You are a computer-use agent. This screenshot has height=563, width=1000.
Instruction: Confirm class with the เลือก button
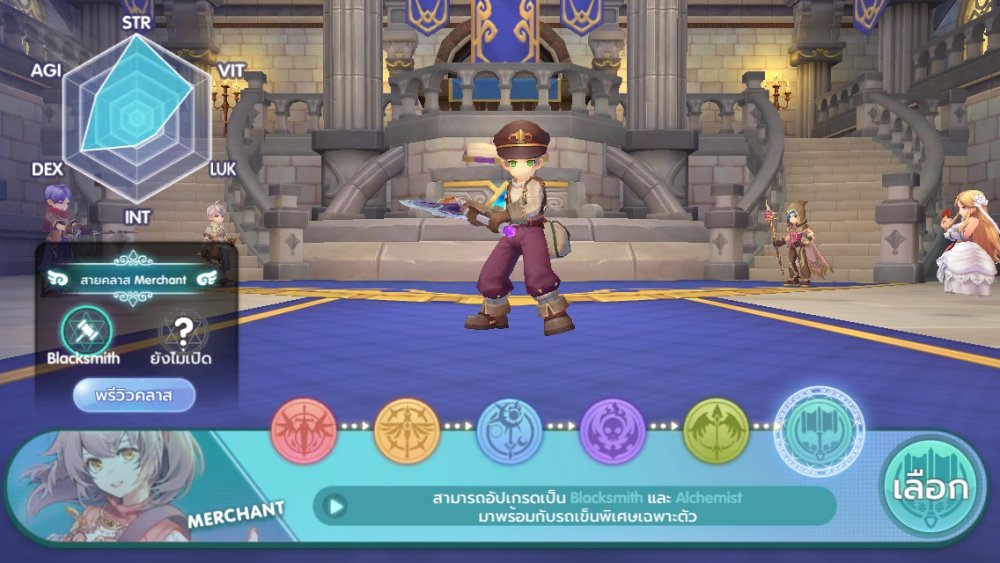[929, 490]
